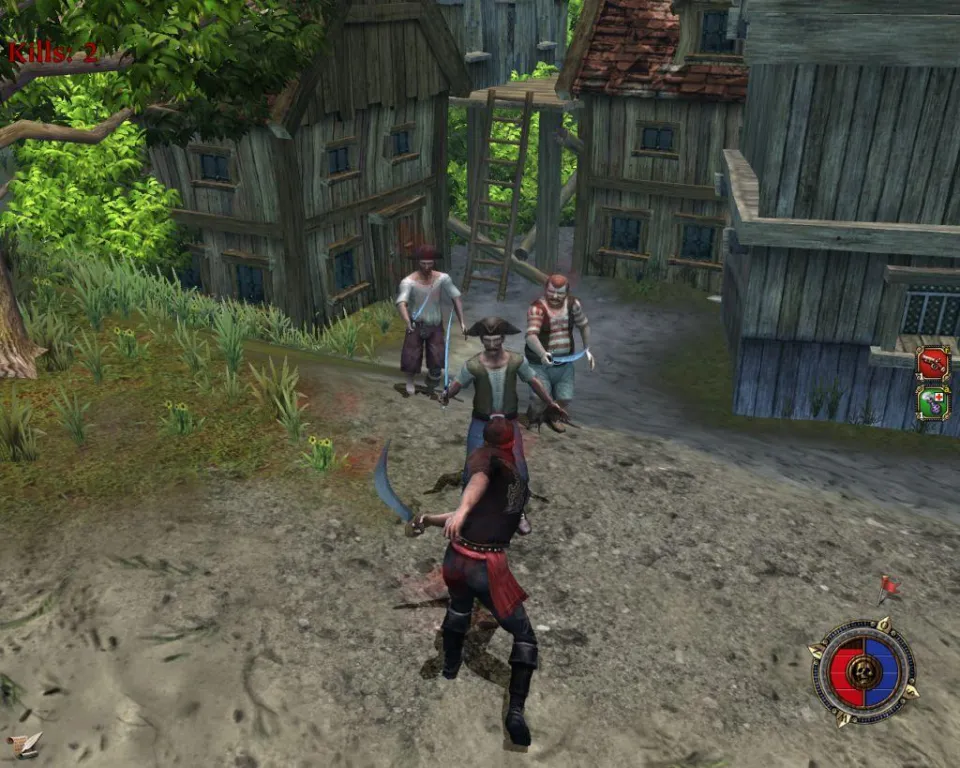Select the red flag icon above compass
This screenshot has height=768, width=960.
(887, 587)
